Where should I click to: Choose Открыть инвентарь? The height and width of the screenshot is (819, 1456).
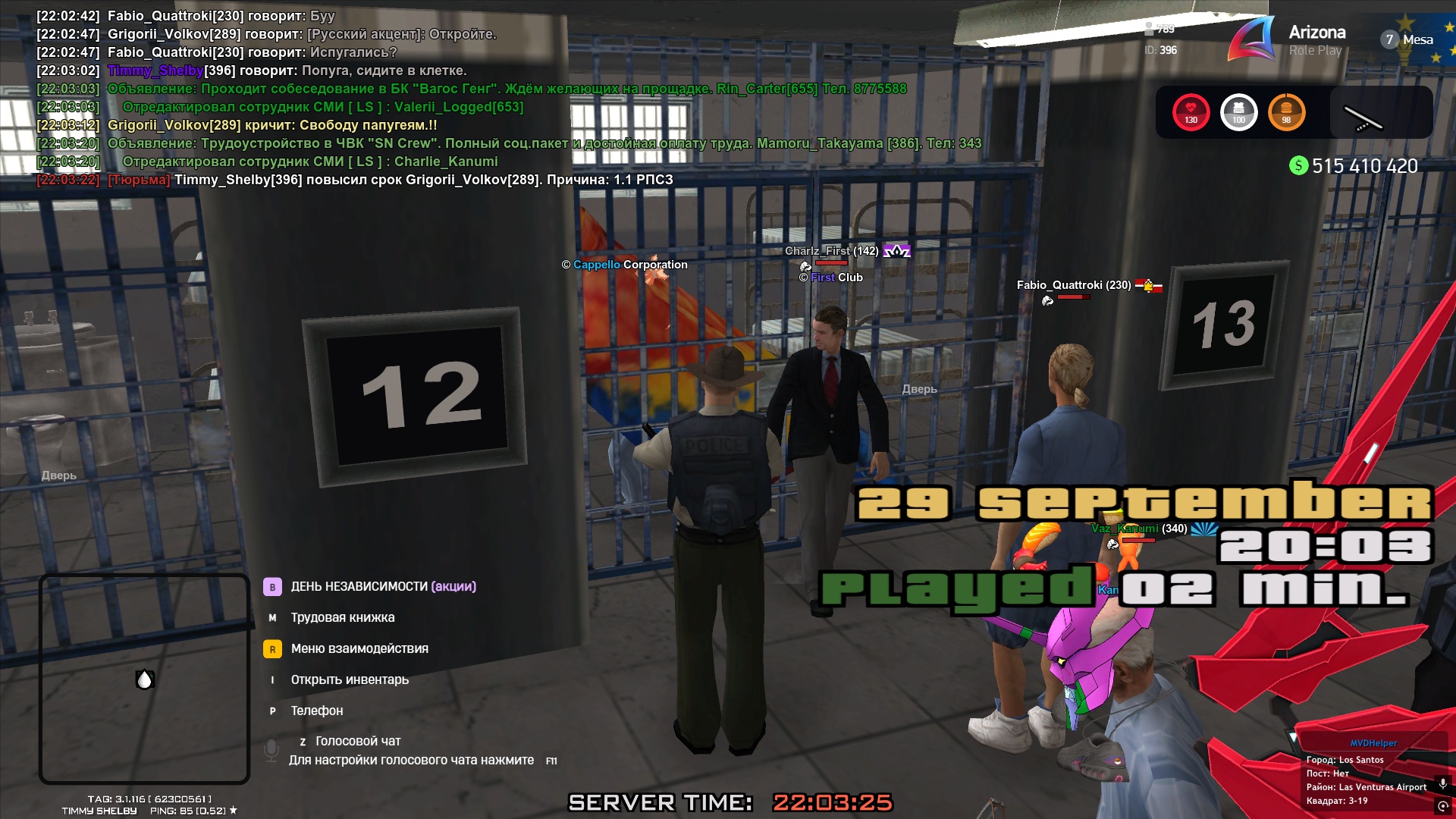(350, 679)
